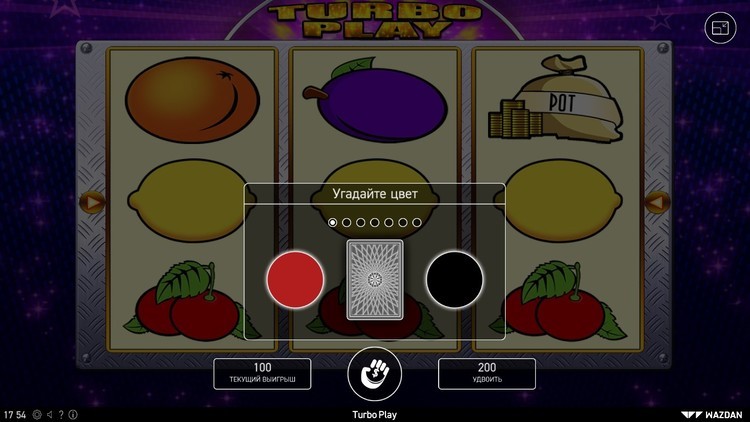This screenshot has width=750, height=422.
Task: Collect winnings with the hand-and-coin button
Action: 374,374
